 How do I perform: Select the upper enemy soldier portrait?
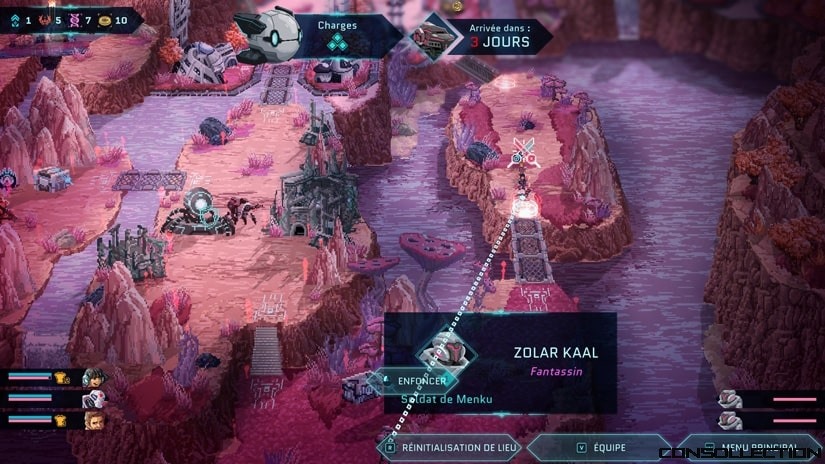coord(730,399)
